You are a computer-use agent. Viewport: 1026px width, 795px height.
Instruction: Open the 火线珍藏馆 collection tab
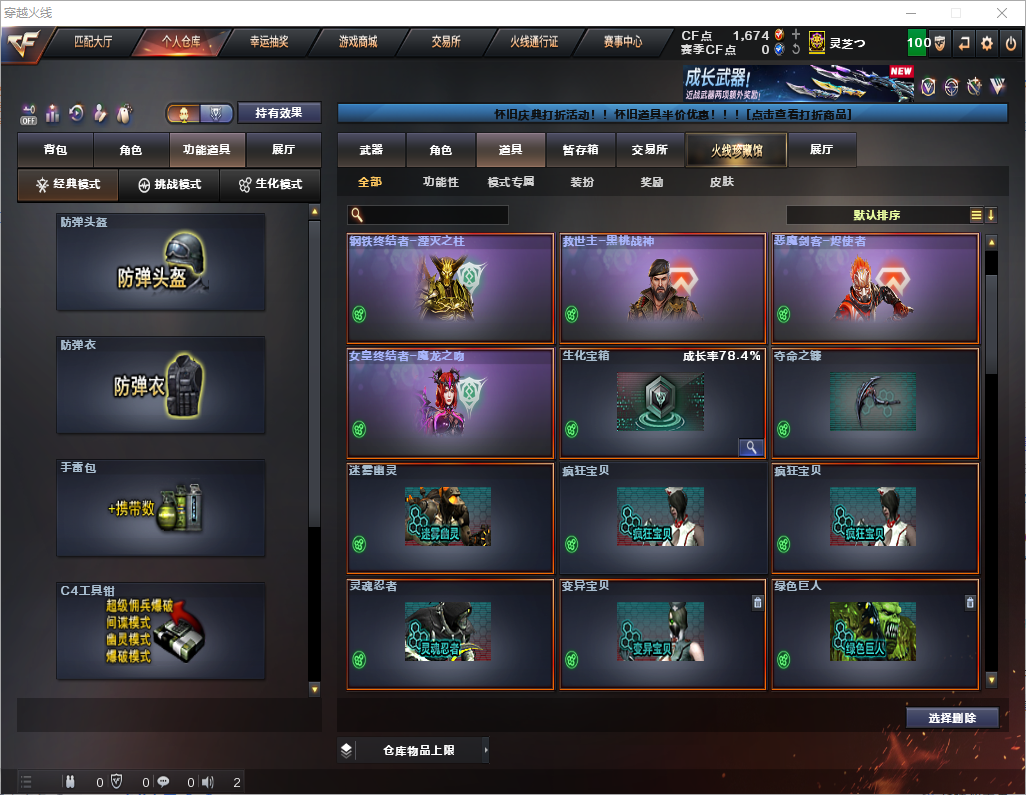735,150
